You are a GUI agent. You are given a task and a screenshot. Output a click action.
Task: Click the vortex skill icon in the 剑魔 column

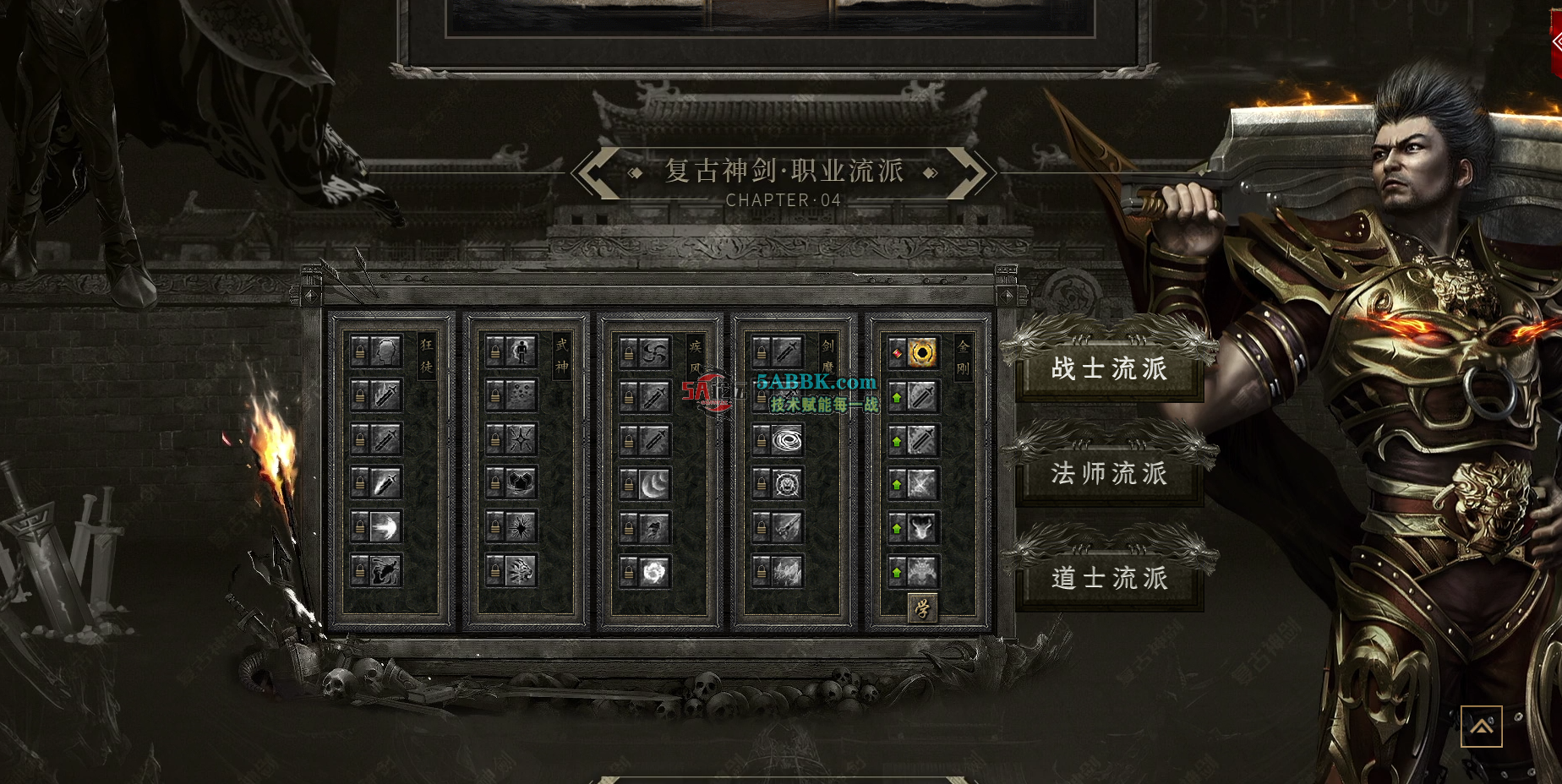(788, 441)
